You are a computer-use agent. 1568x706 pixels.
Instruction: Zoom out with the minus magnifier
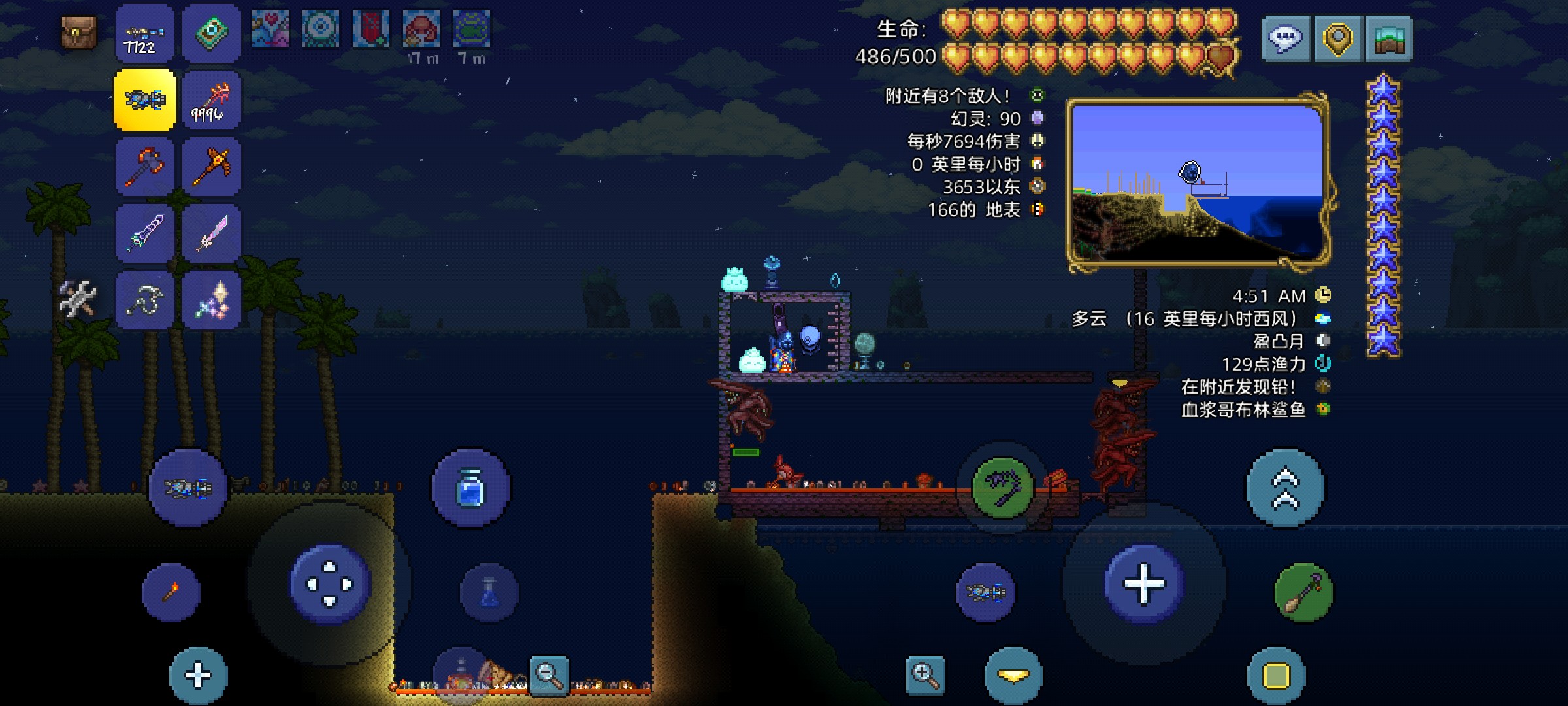[x=549, y=675]
